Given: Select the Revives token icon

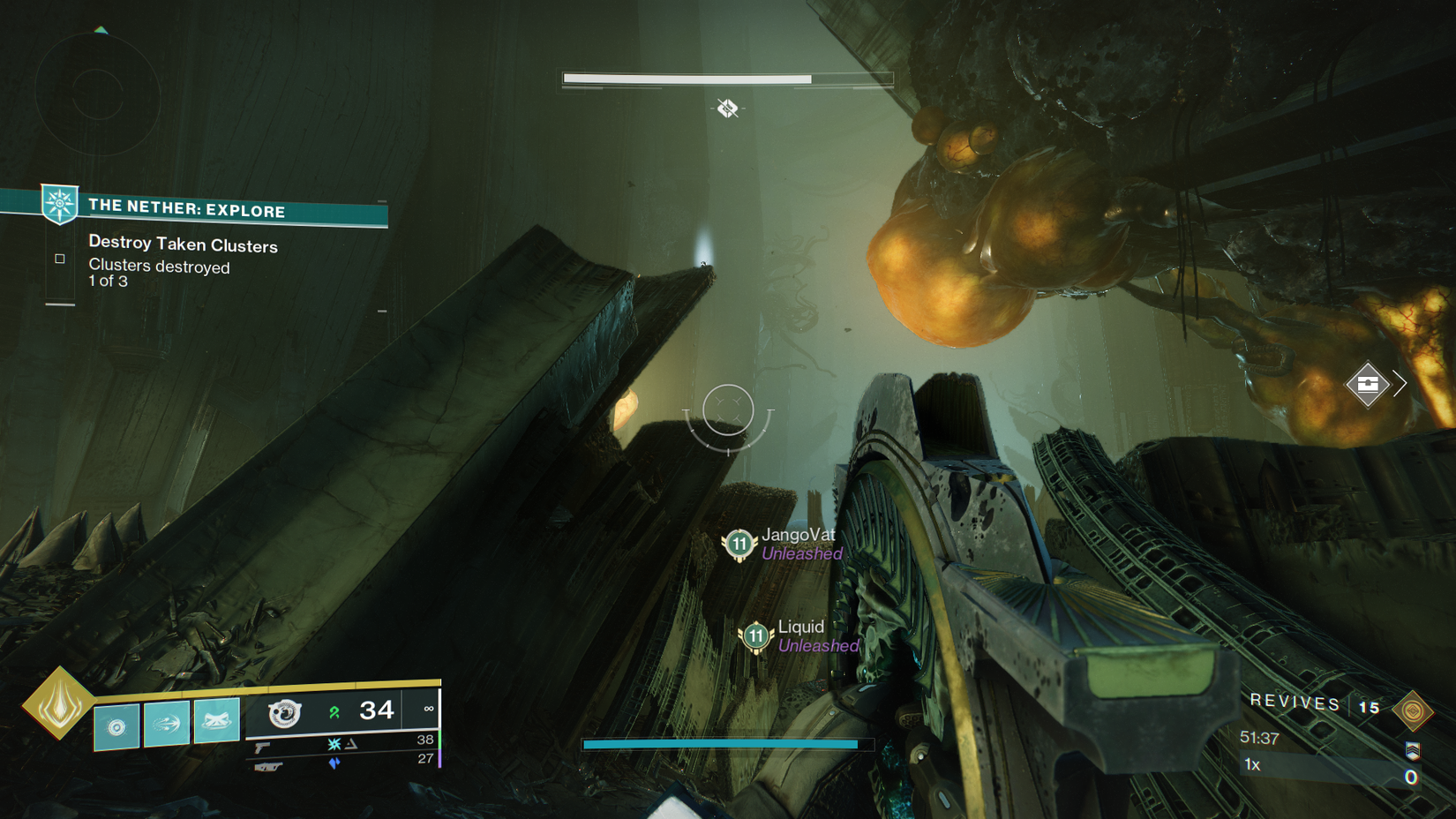Looking at the screenshot, I should (1412, 710).
